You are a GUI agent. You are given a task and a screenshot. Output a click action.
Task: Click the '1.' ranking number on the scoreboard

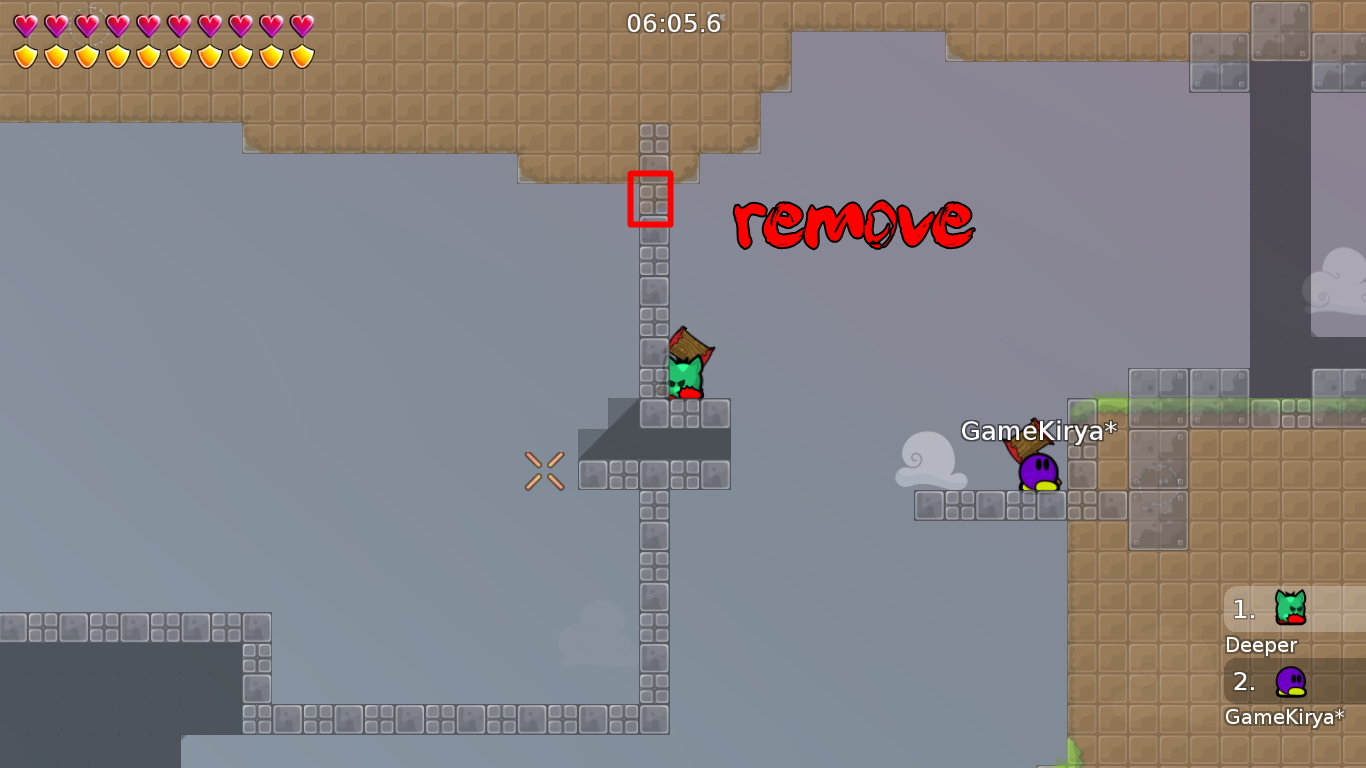coord(1240,608)
